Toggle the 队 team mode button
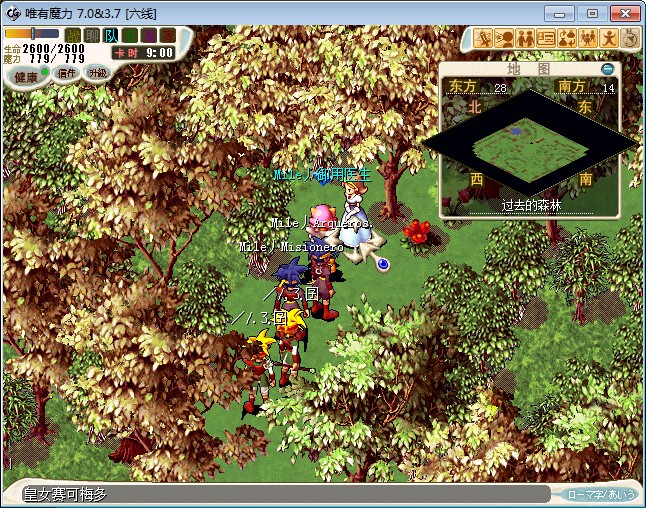This screenshot has width=646, height=508. point(111,36)
